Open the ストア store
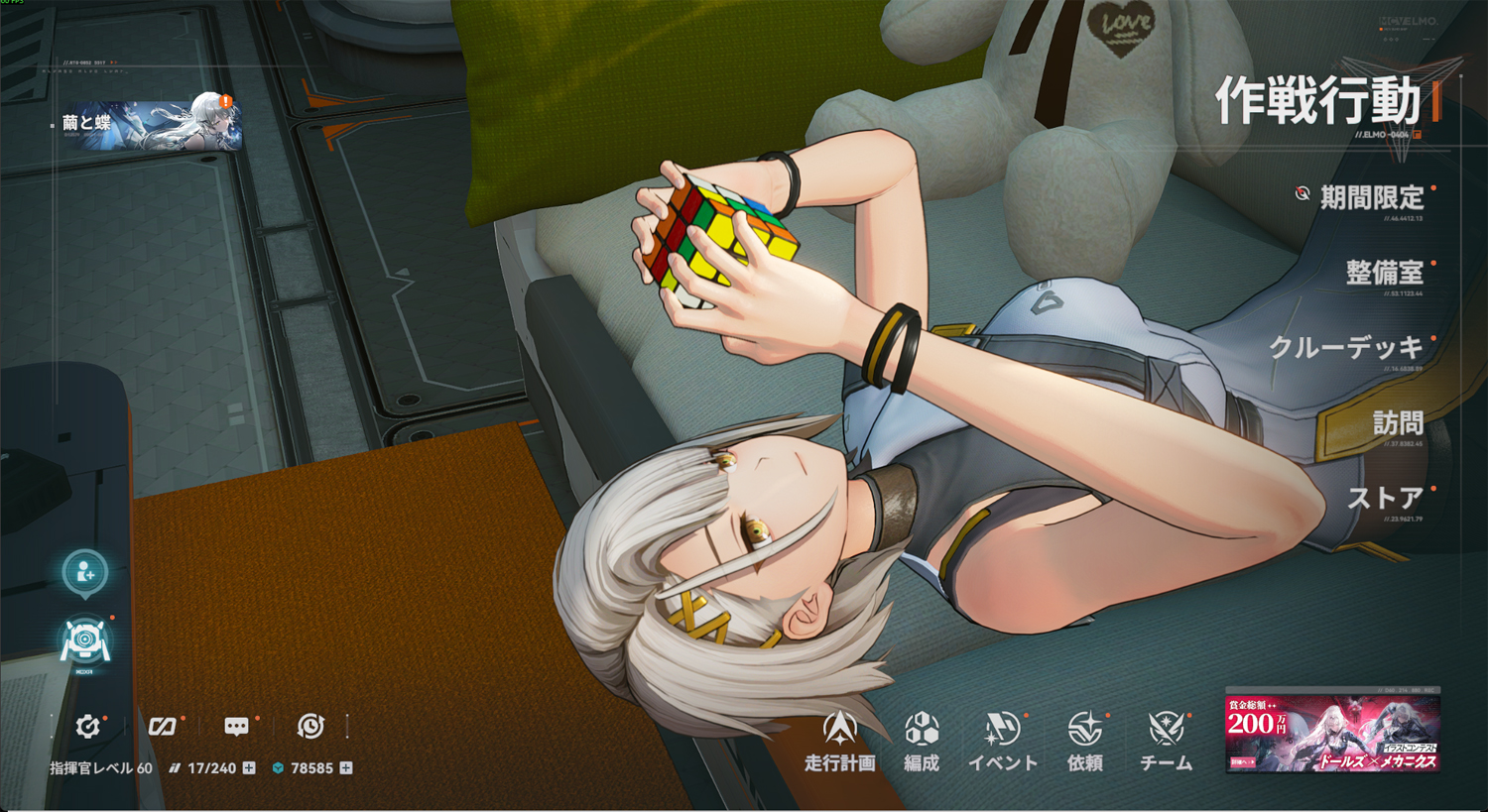Image resolution: width=1488 pixels, height=812 pixels. point(1385,498)
